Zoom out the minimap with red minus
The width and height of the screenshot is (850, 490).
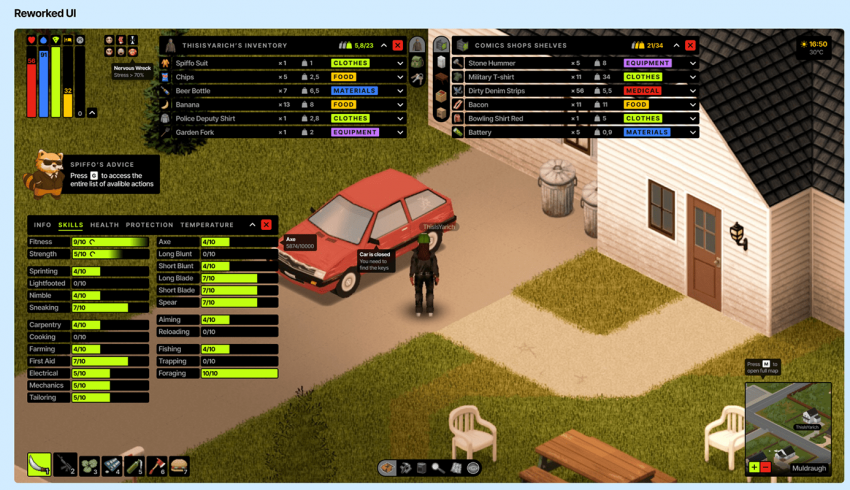pos(766,467)
